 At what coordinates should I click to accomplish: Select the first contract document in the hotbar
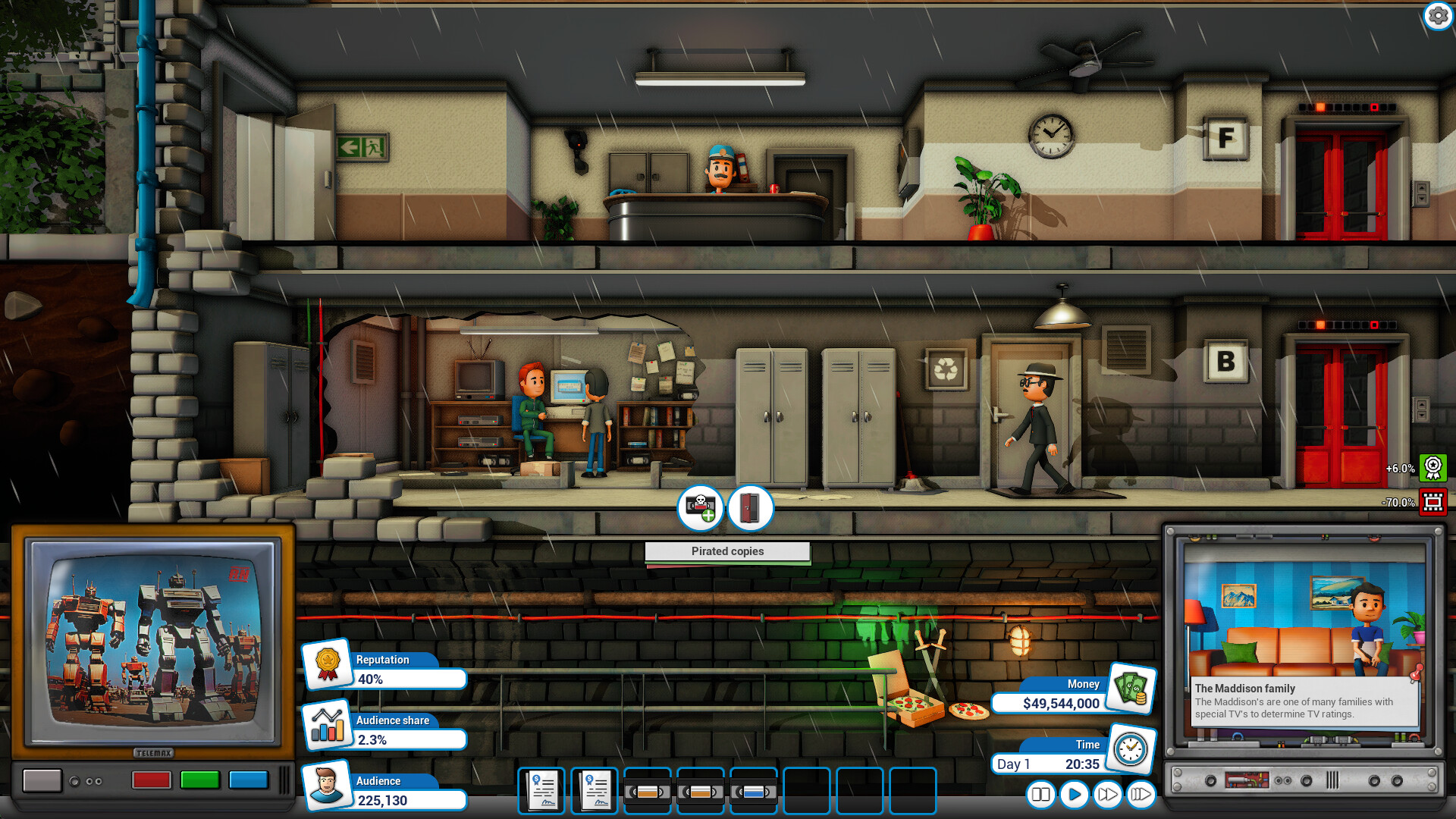pyautogui.click(x=541, y=791)
